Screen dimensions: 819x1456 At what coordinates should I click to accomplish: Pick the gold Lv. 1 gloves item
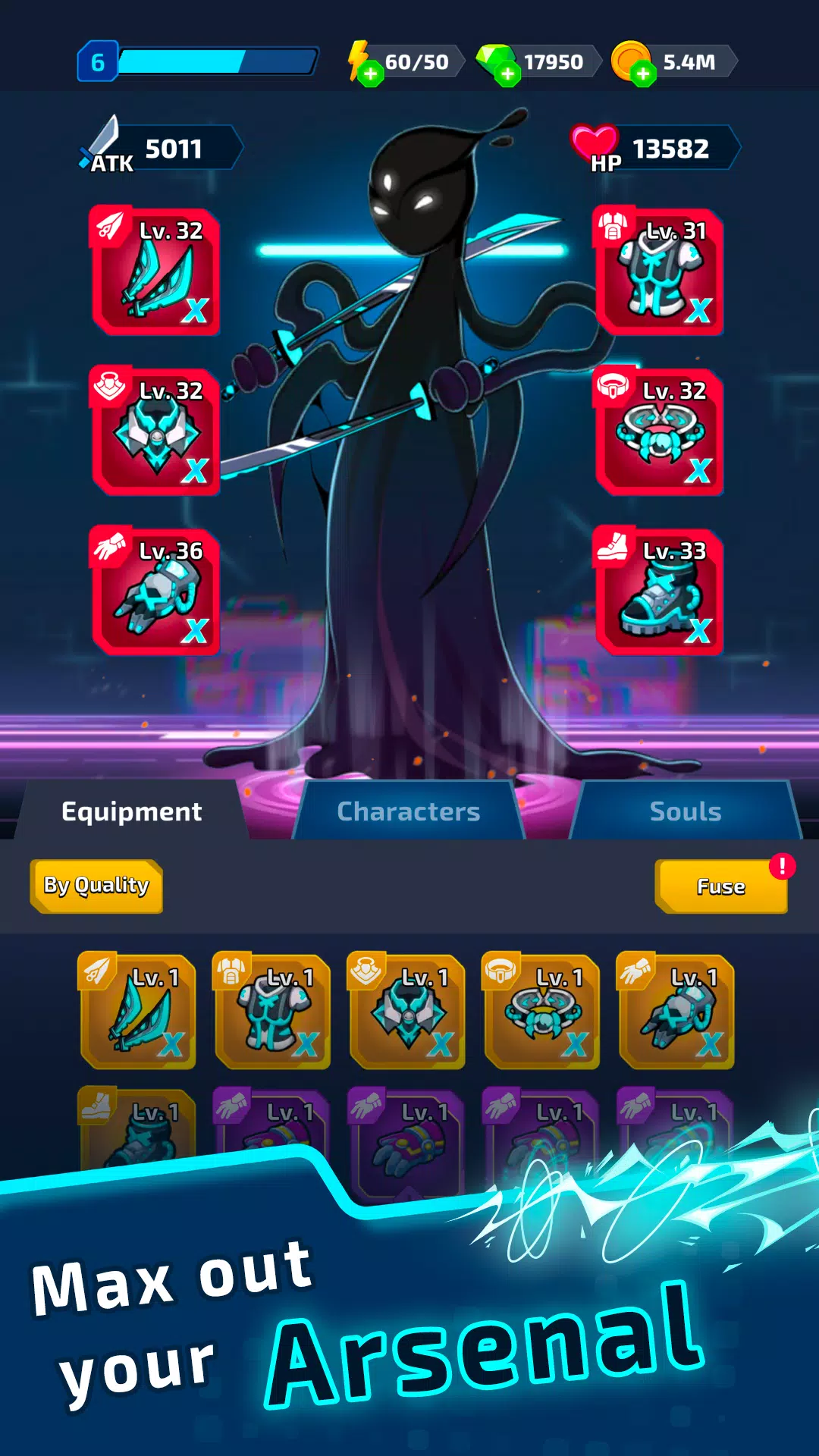676,1012
